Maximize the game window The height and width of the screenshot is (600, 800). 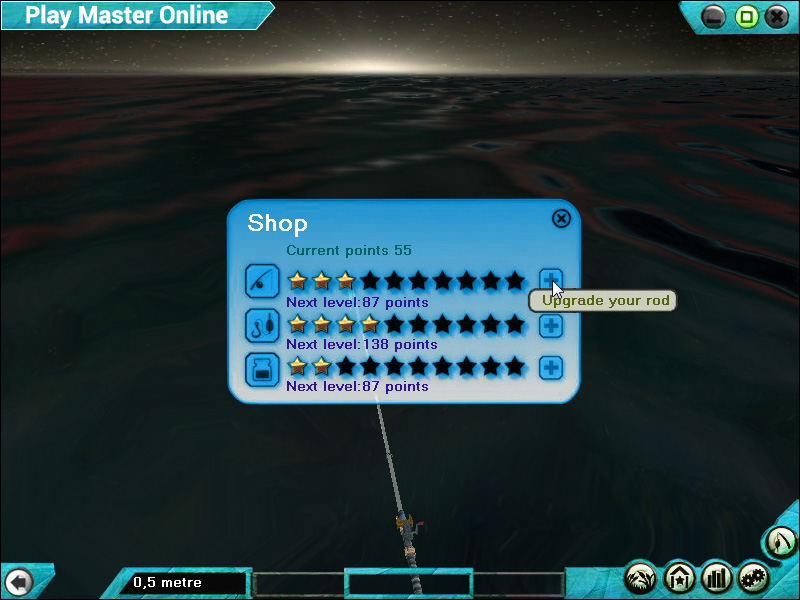(746, 16)
